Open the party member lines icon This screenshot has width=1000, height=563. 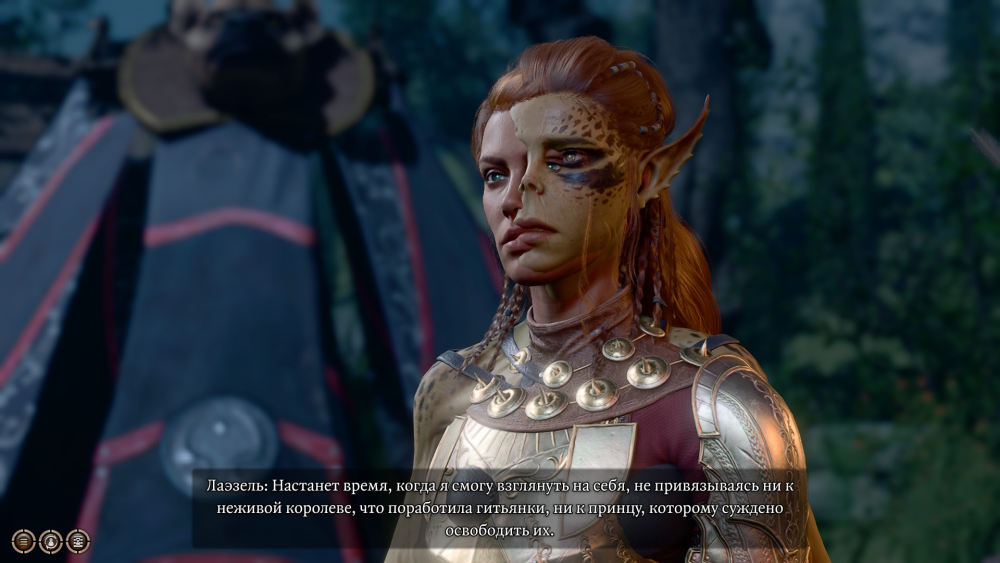(x=77, y=541)
